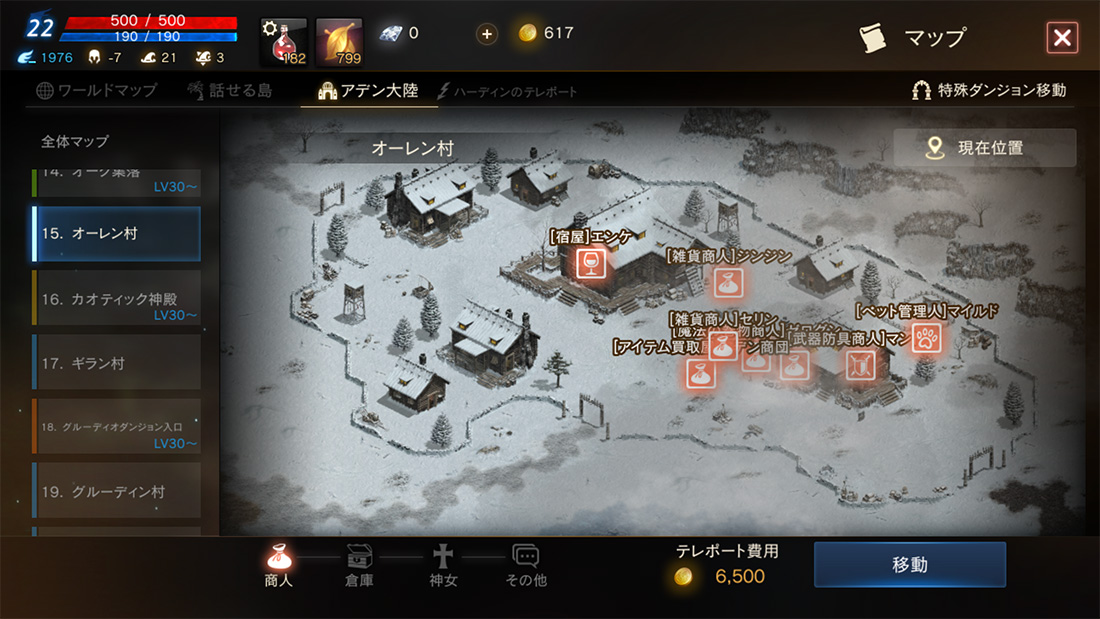1100x619 pixels.
Task: Tap the plus button beside gold
Action: point(487,34)
